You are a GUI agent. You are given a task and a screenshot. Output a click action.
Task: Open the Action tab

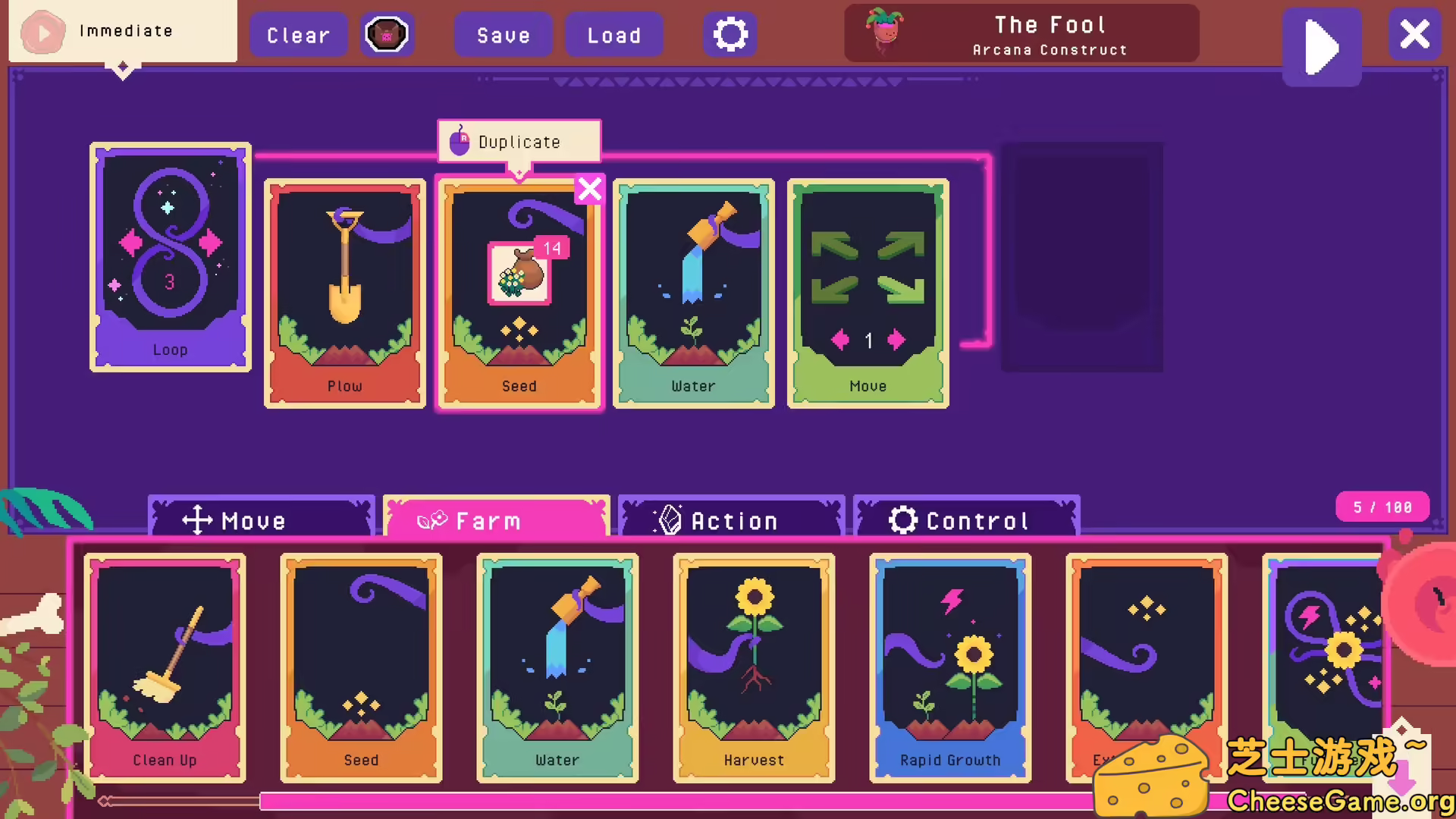coord(730,520)
